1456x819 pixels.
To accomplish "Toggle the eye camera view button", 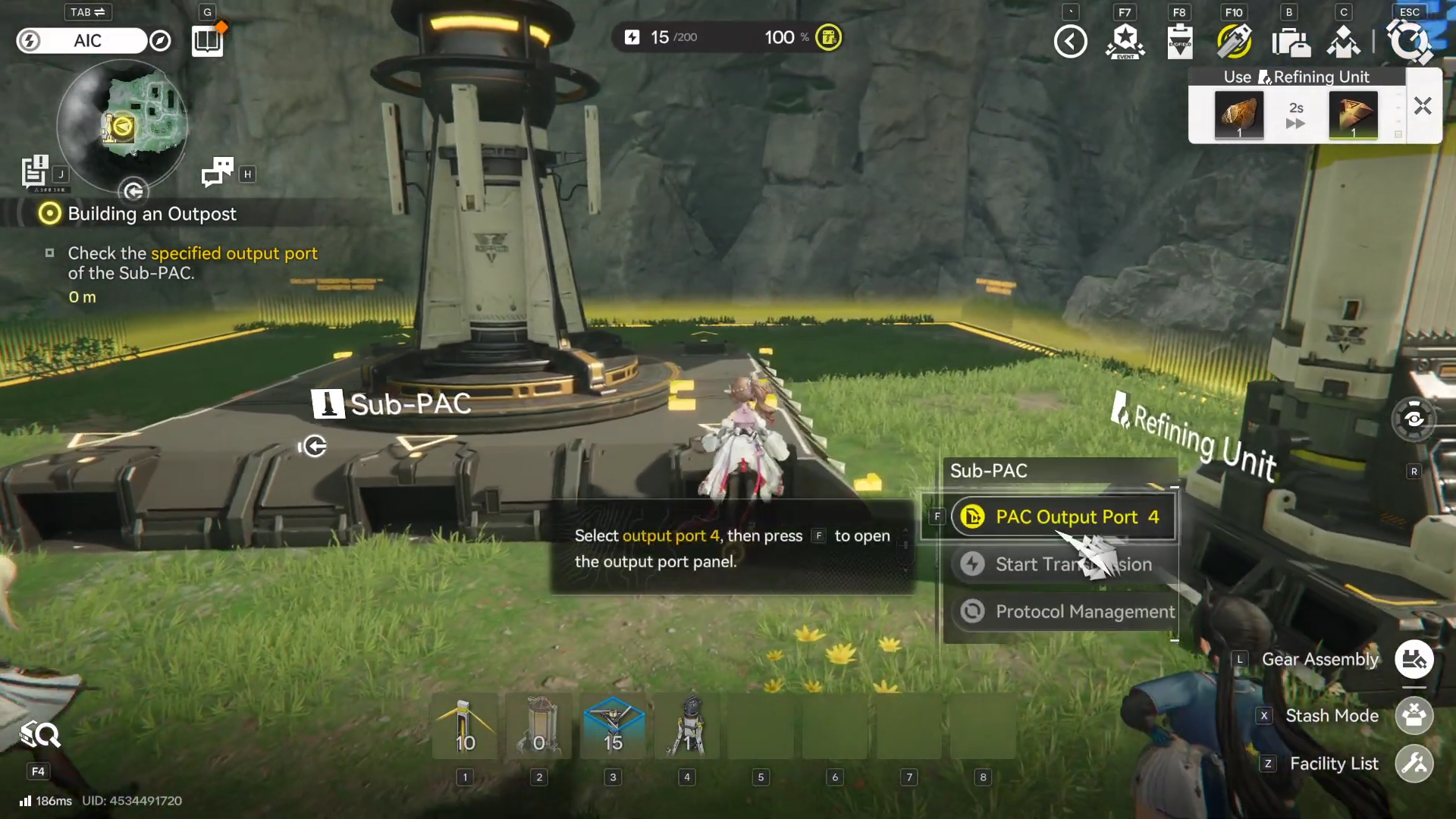I will [1414, 419].
